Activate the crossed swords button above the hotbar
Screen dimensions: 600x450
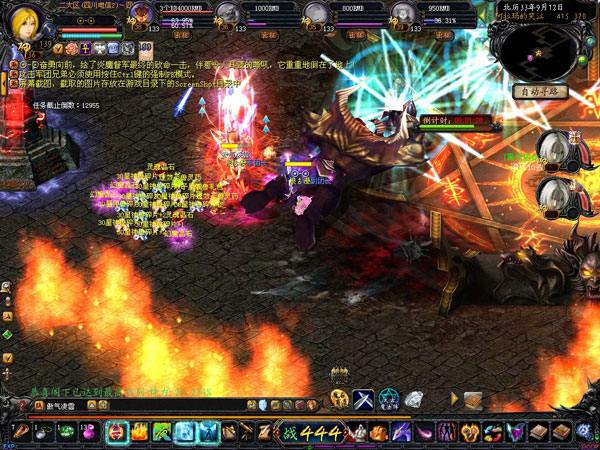tap(363, 399)
